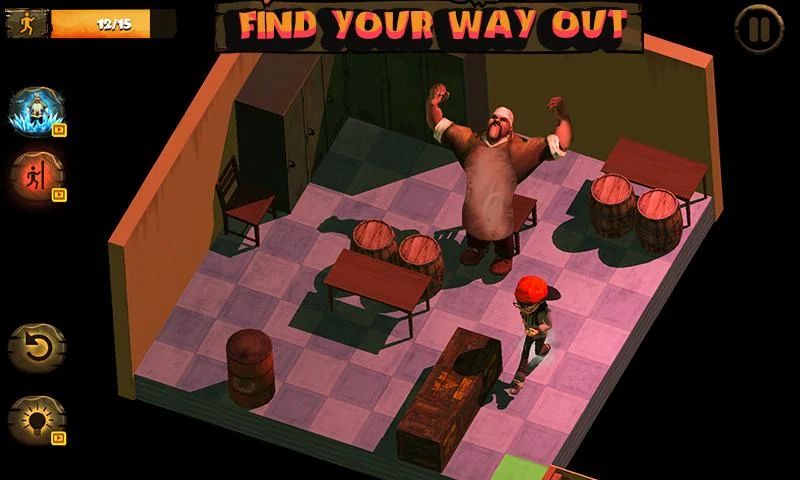The width and height of the screenshot is (800, 480).
Task: Use the red exit door skip power-up
Action: 36,176
